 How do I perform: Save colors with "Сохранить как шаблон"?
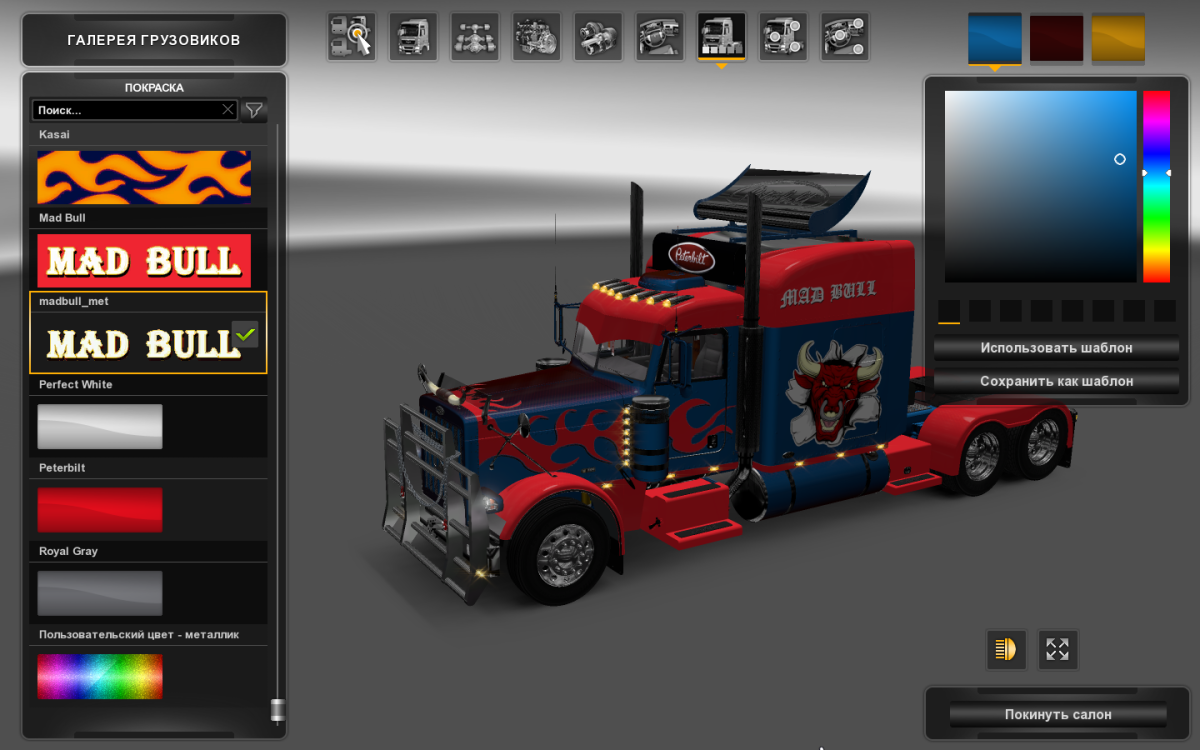[x=1056, y=381]
